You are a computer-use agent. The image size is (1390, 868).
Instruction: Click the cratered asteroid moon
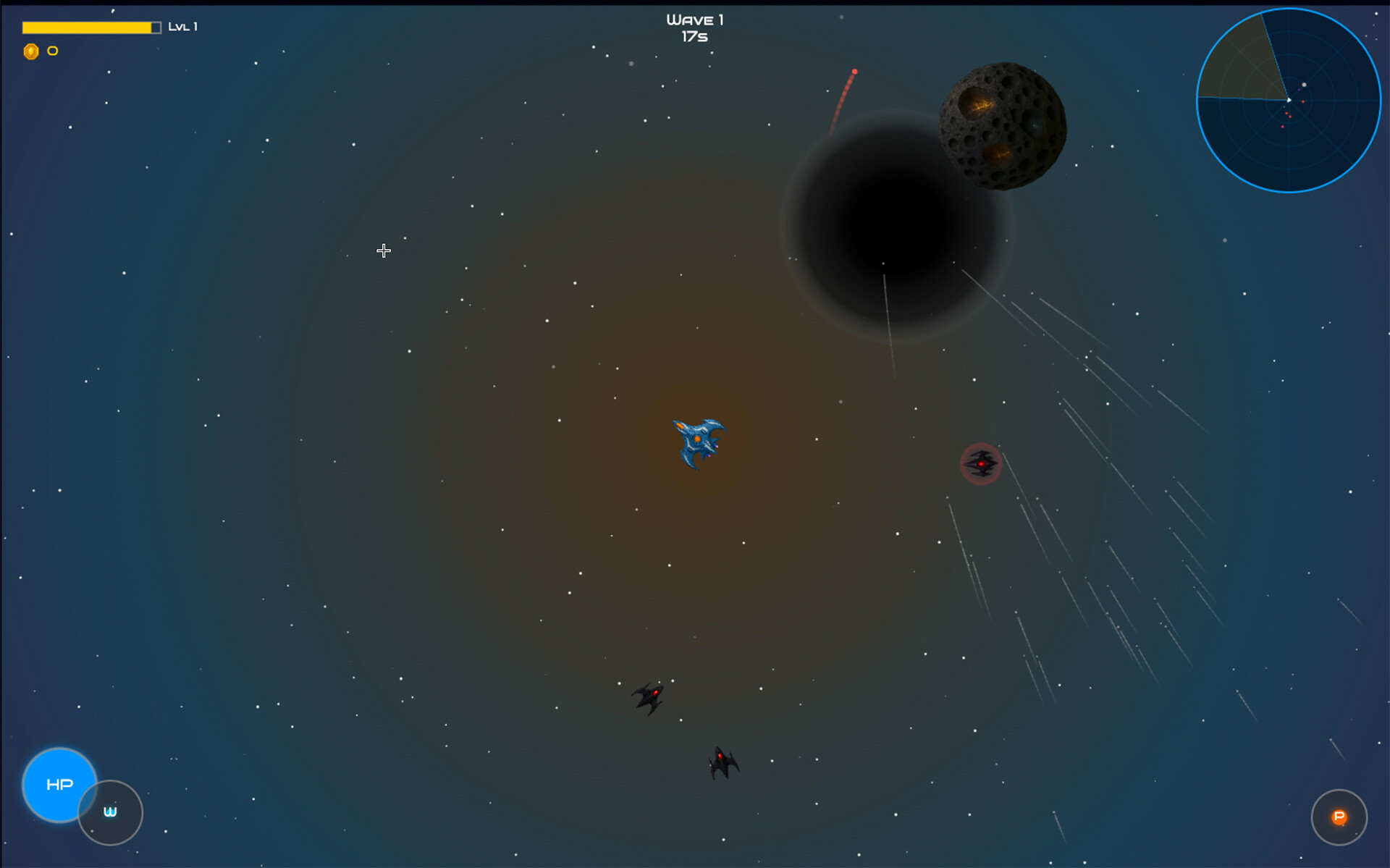point(1003,125)
